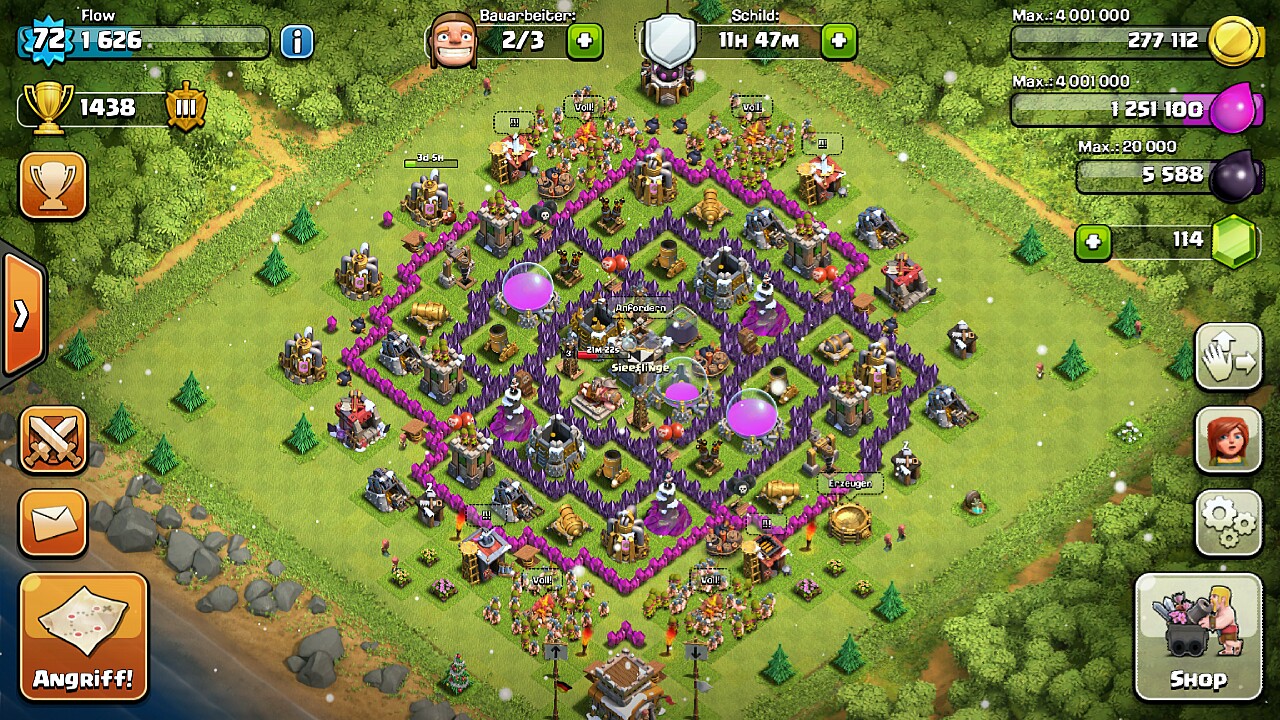Open the settings gears menu
Screen dimensions: 1280x720
[1229, 522]
